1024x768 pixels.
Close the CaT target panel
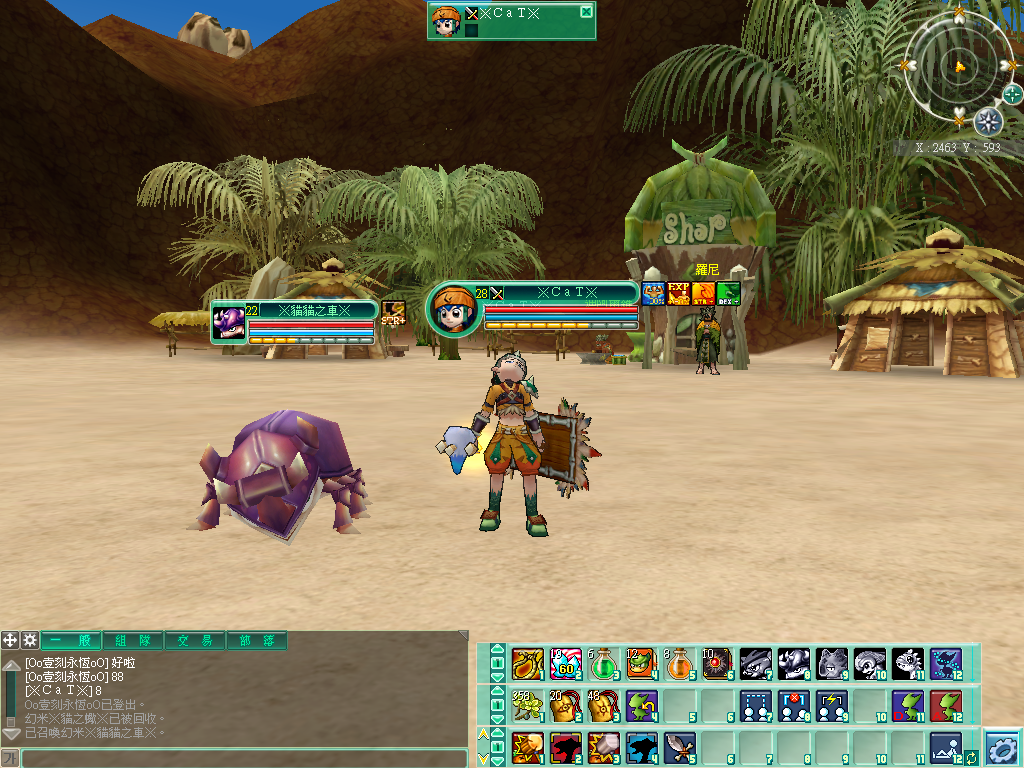tap(586, 12)
